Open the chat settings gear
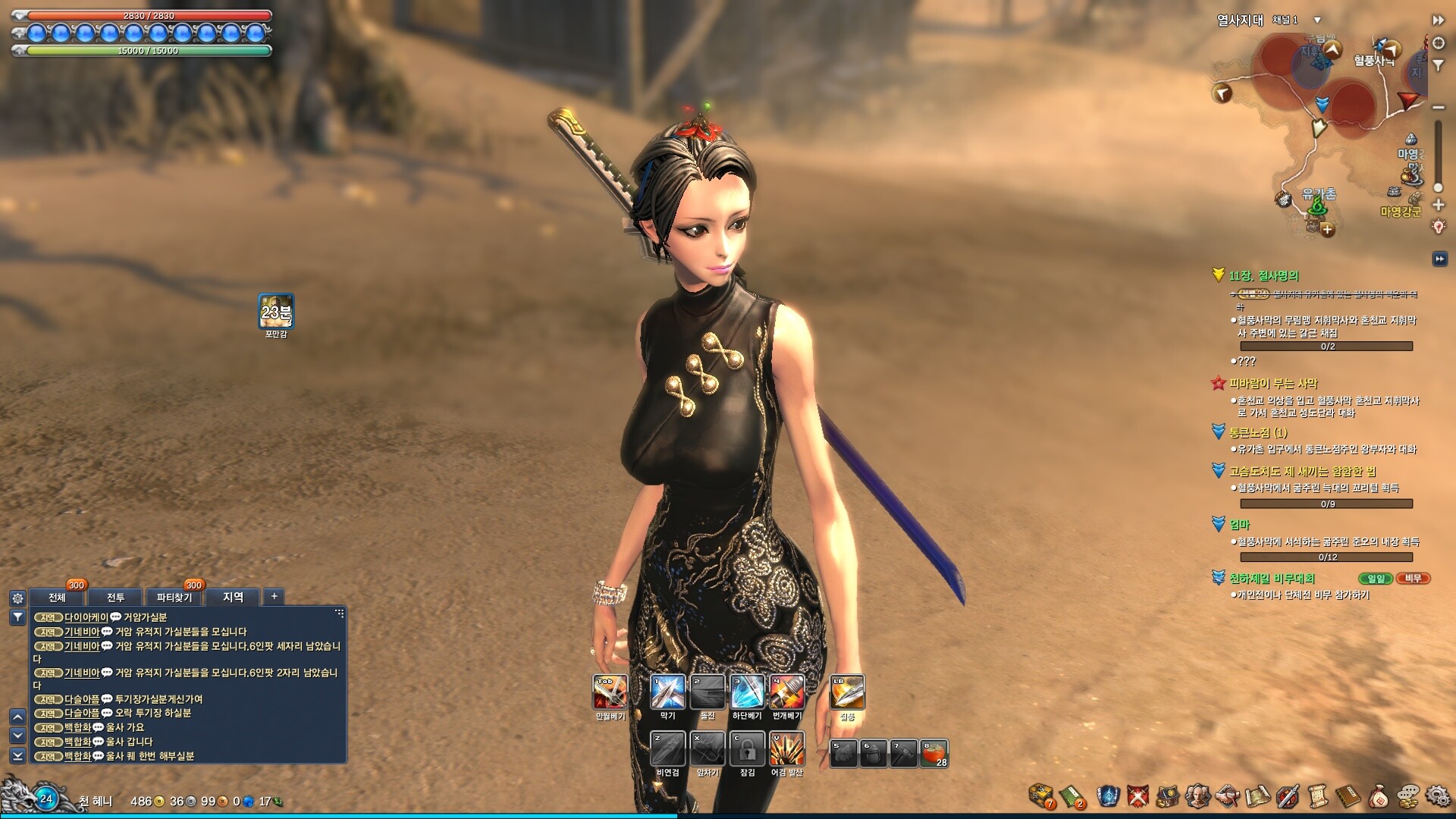The width and height of the screenshot is (1456, 819). pos(17,598)
